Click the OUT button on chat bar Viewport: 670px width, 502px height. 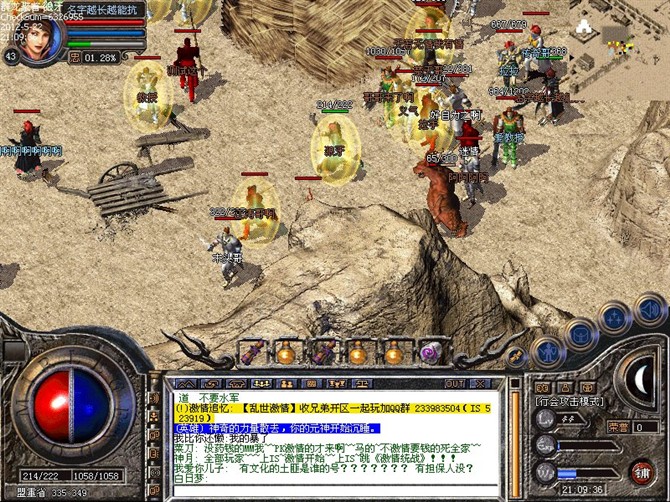pos(455,383)
